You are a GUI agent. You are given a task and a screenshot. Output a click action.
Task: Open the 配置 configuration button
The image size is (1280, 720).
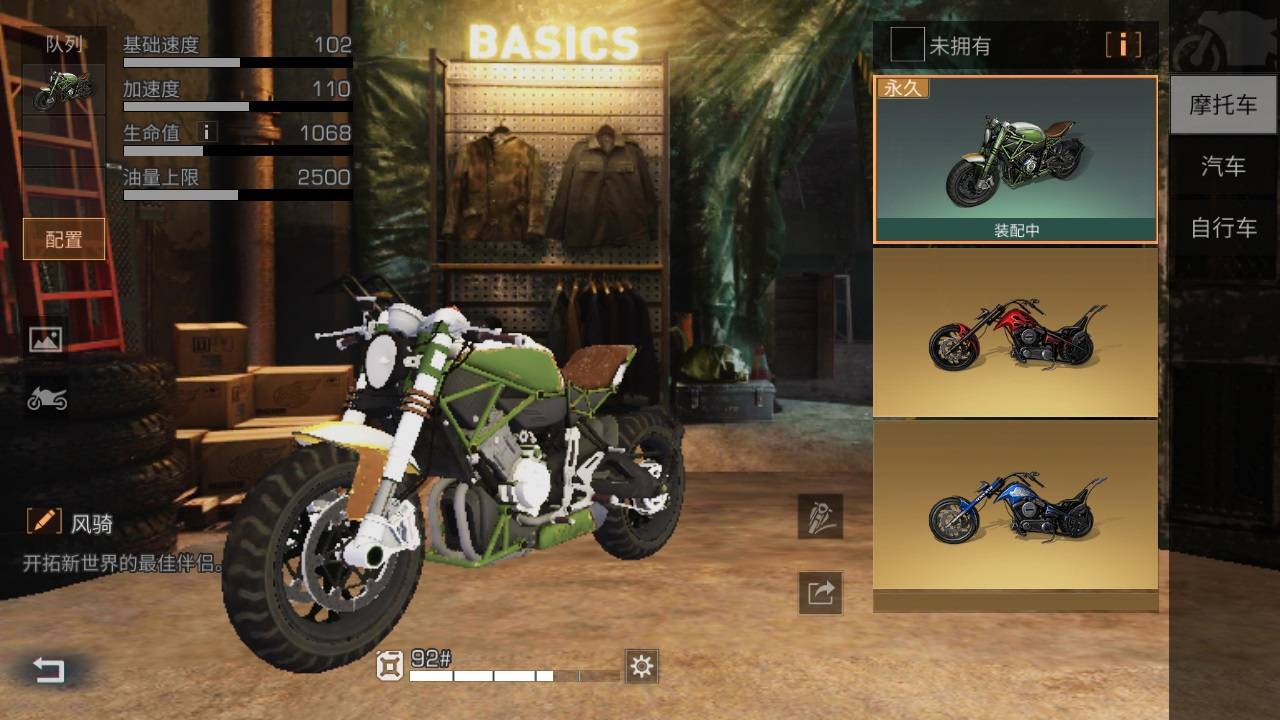64,239
